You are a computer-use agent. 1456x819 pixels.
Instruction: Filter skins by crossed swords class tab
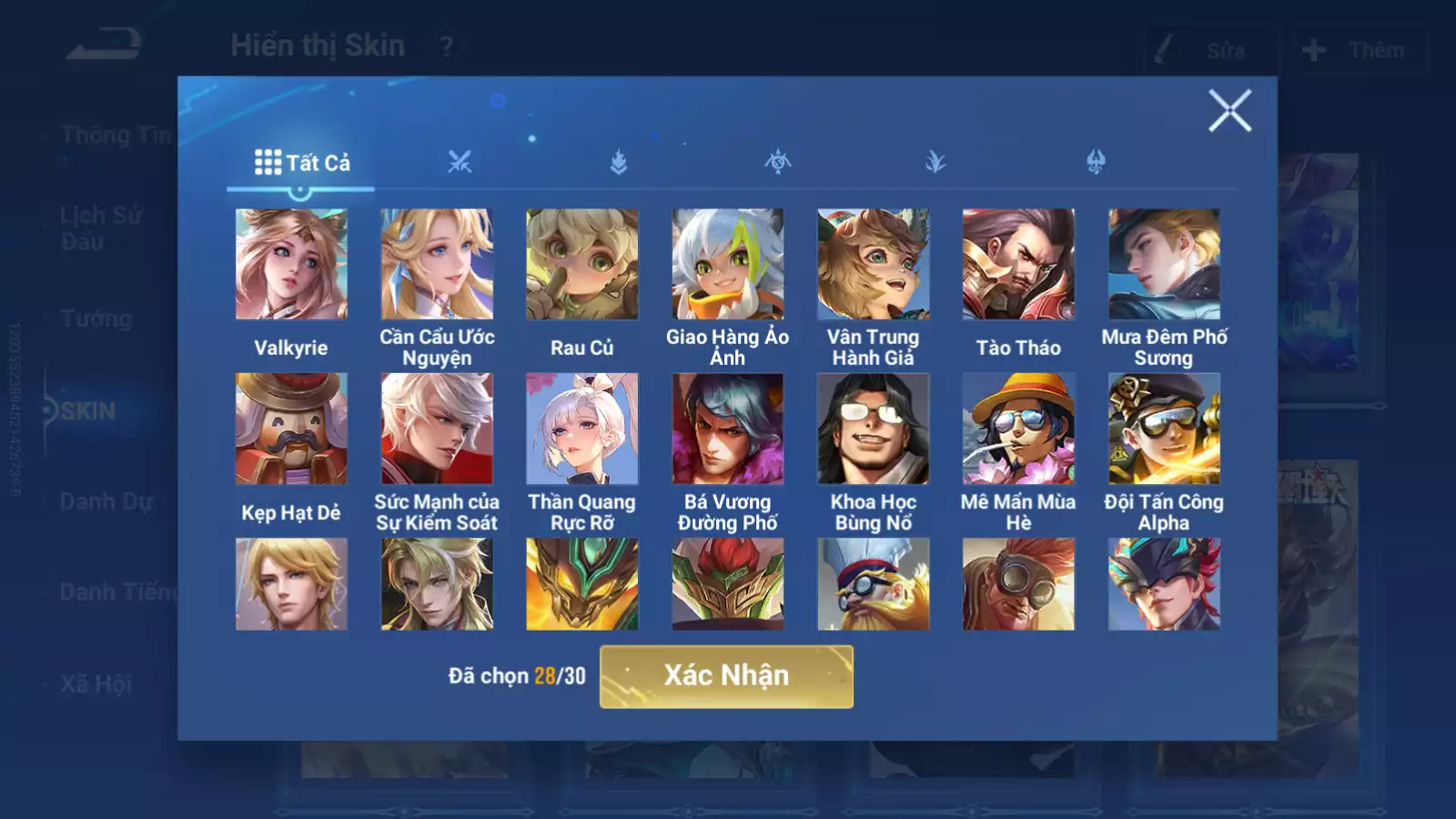click(x=460, y=163)
